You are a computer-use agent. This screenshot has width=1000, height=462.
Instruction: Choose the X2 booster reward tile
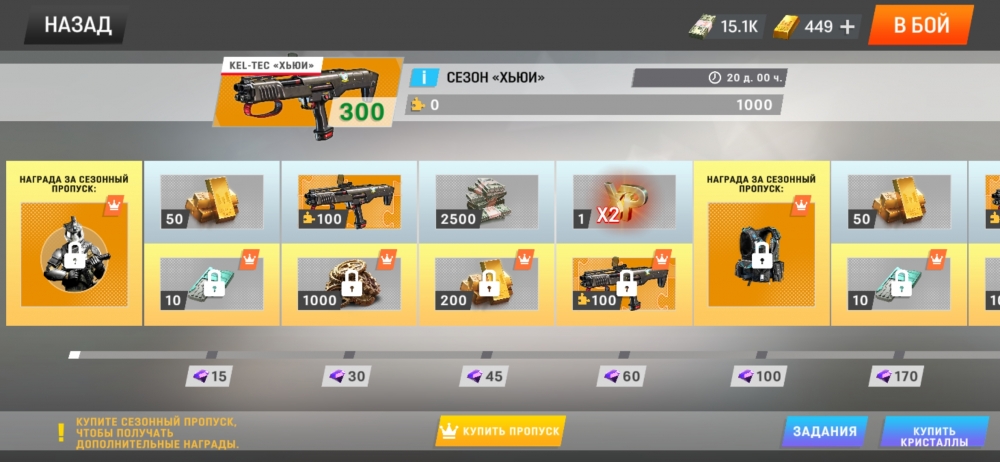[x=624, y=203]
